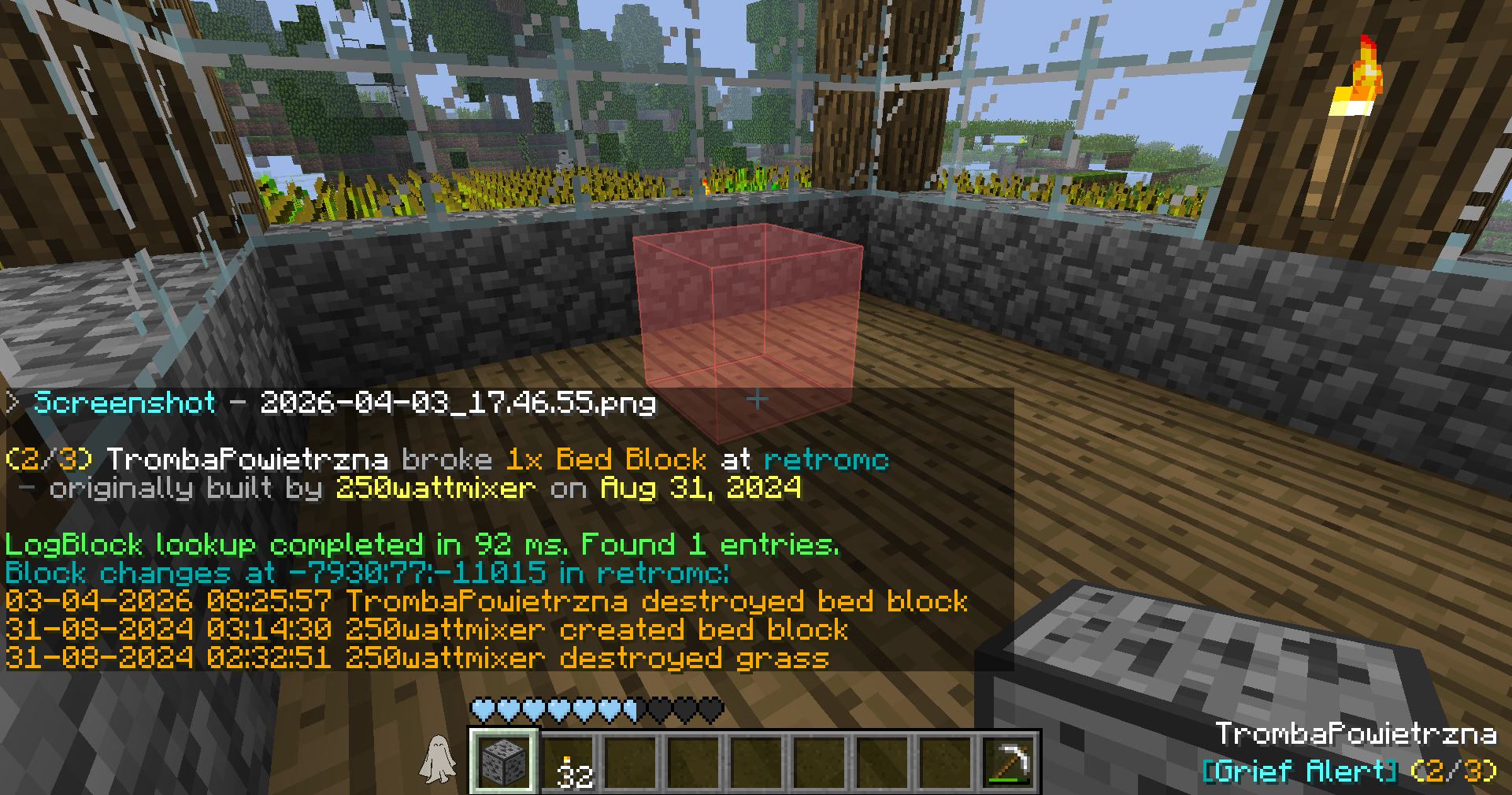Image resolution: width=1512 pixels, height=795 pixels.
Task: Click the cyan retromc link in grief alert
Action: pos(825,459)
